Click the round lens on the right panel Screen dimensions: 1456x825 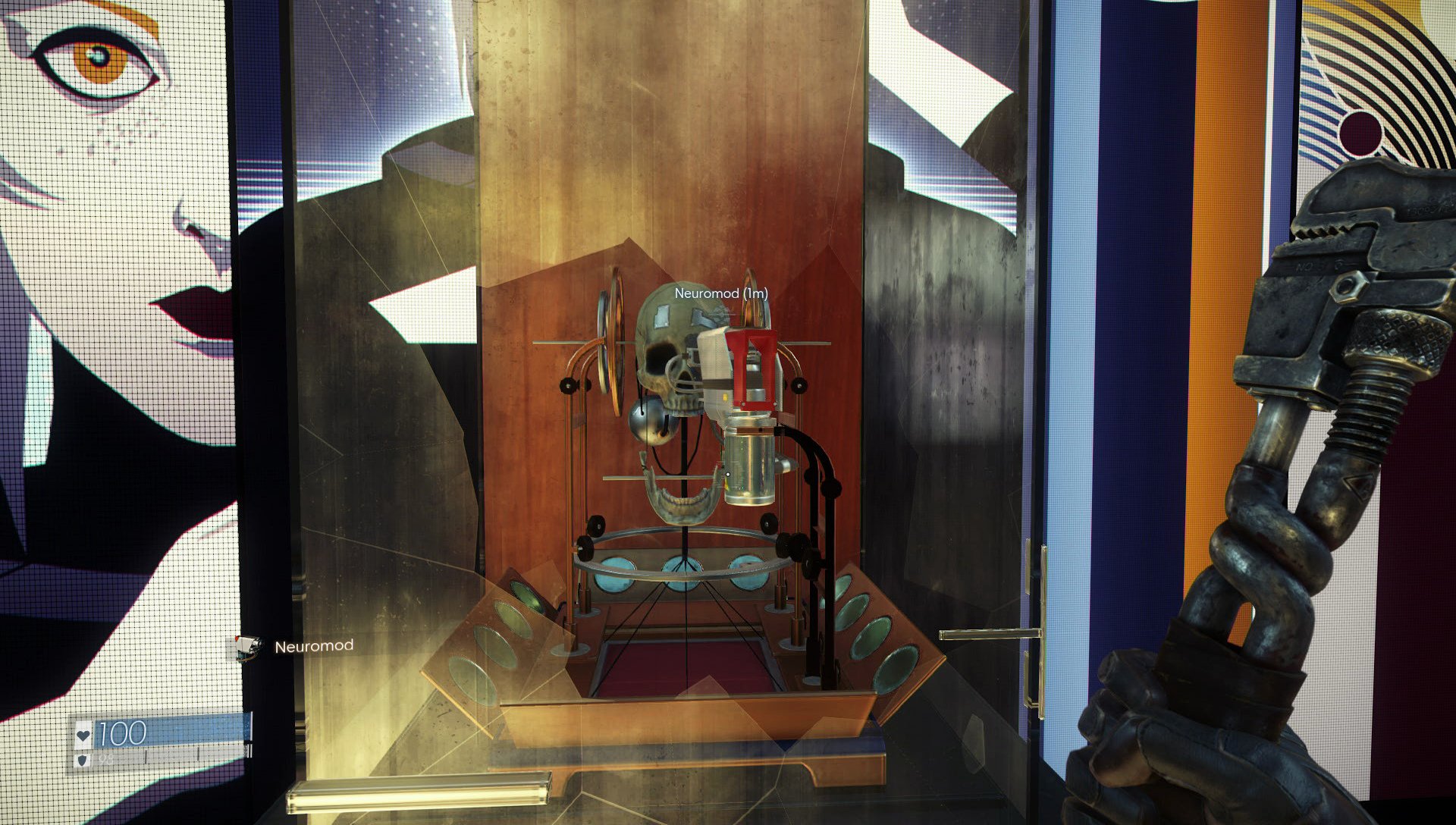(872, 637)
